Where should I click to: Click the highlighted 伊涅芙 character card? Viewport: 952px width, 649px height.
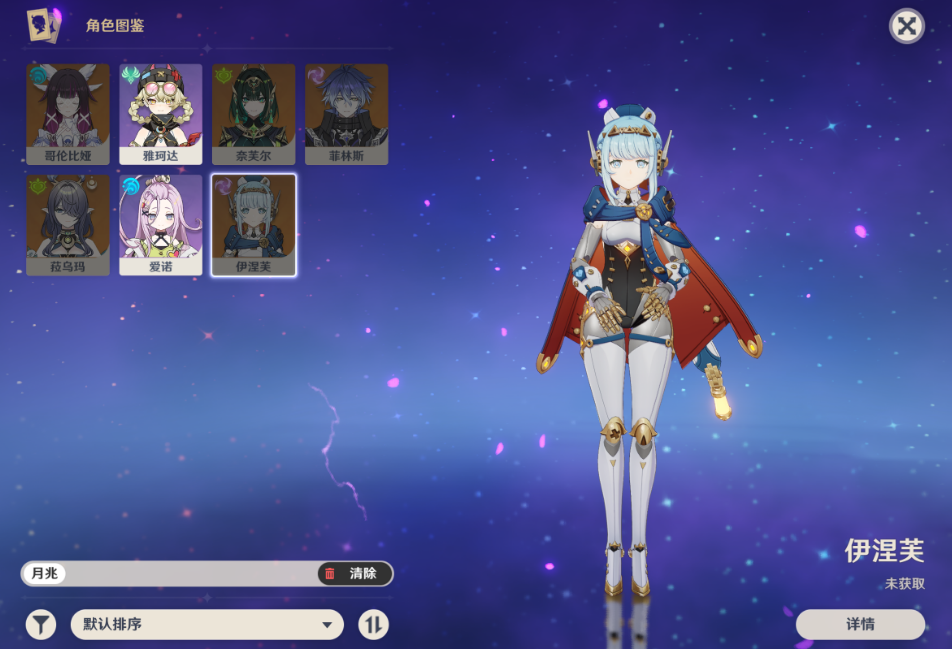[x=253, y=225]
